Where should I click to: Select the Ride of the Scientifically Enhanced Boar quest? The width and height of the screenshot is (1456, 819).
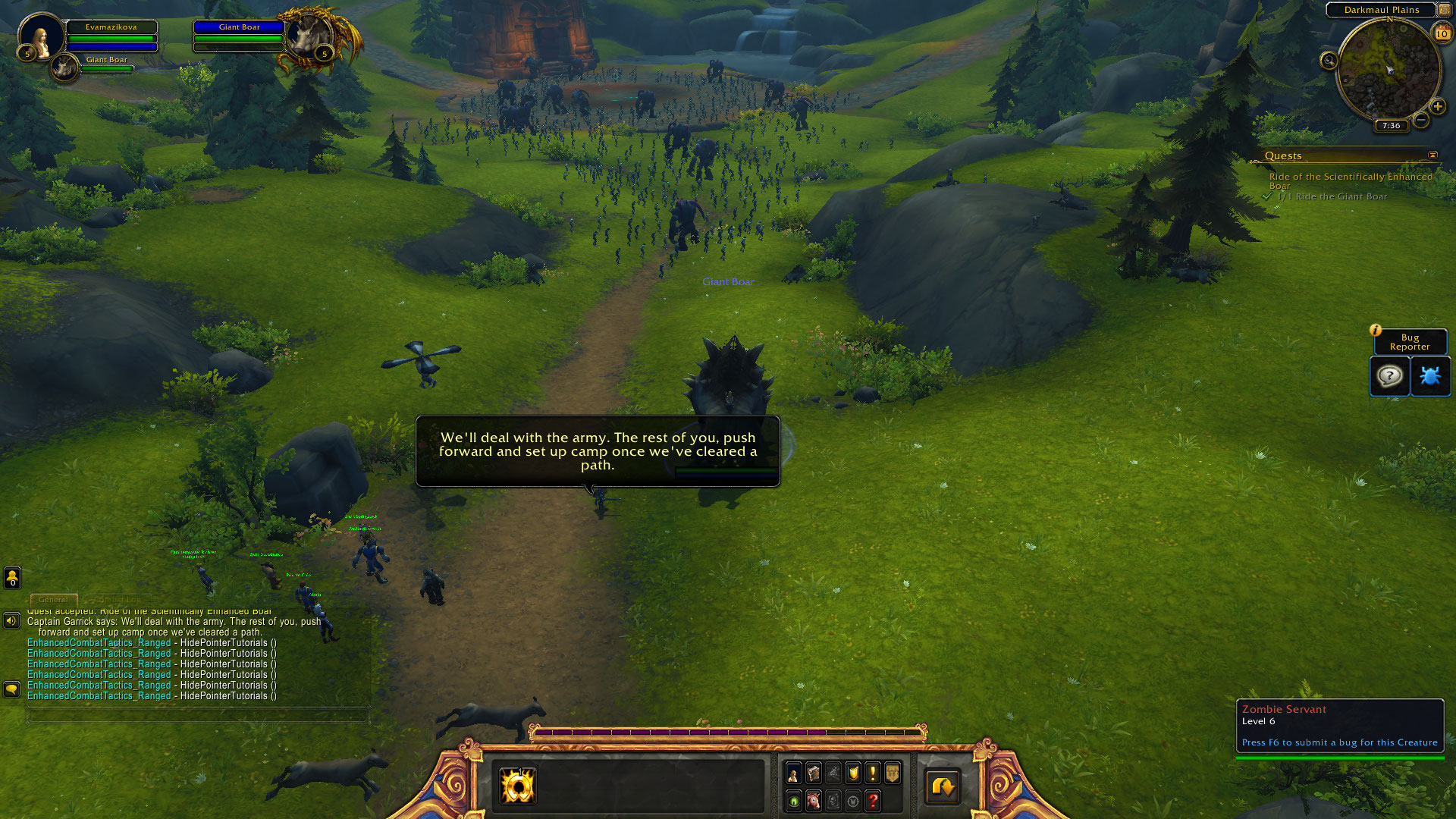(x=1350, y=180)
